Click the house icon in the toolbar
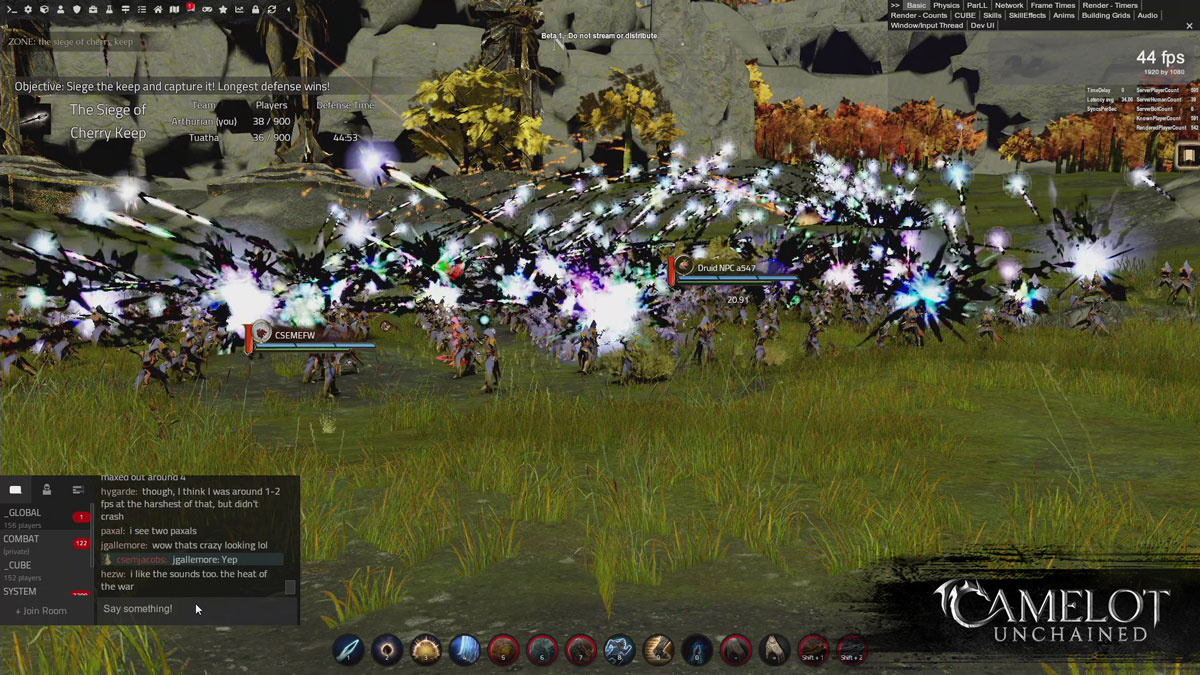 [x=158, y=10]
